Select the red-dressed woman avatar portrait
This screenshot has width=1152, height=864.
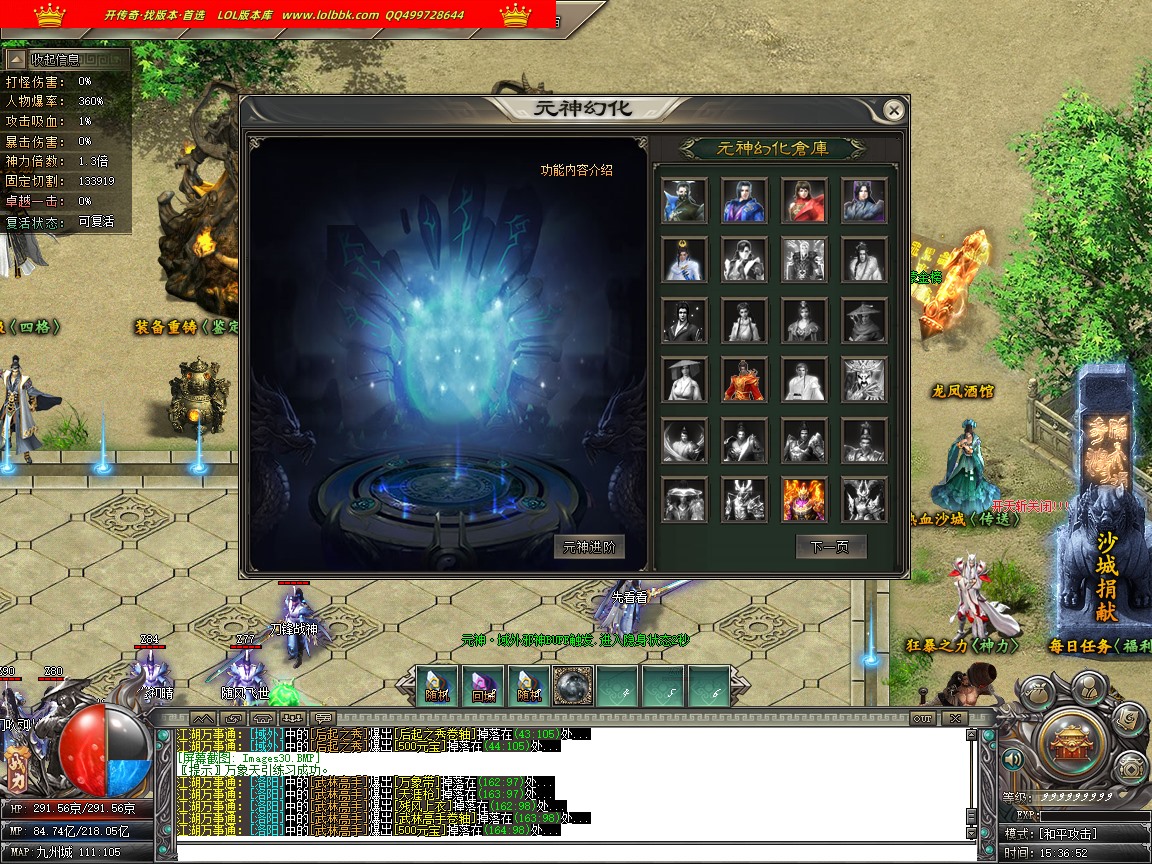[804, 200]
